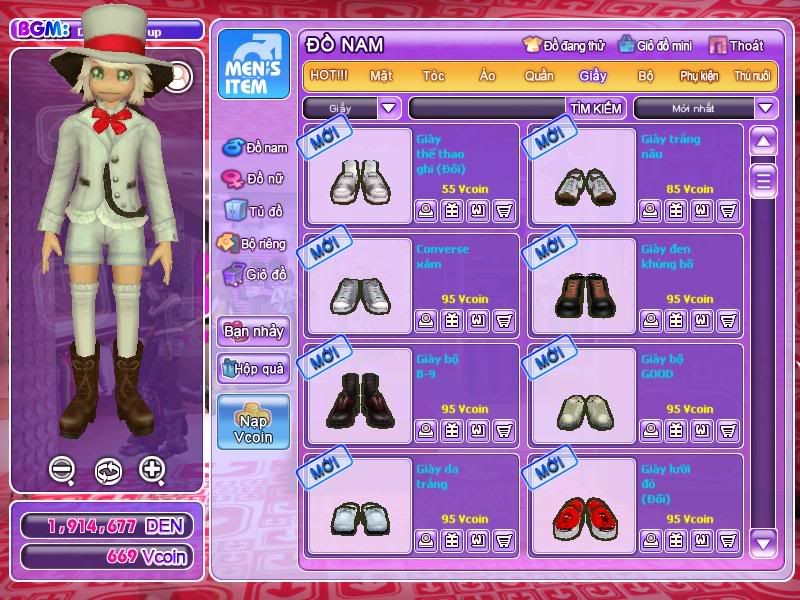Image resolution: width=800 pixels, height=600 pixels.
Task: Click the TÌM KIẾM search button
Action: (x=596, y=108)
